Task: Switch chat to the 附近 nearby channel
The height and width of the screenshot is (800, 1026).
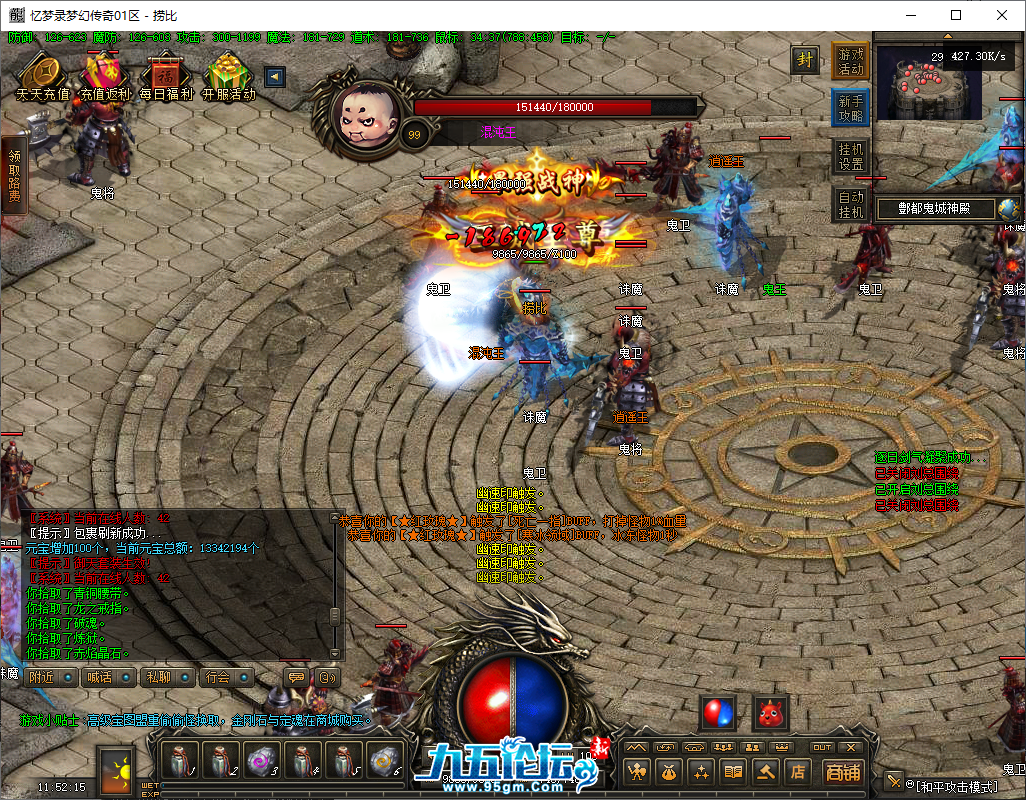Action: [x=50, y=677]
